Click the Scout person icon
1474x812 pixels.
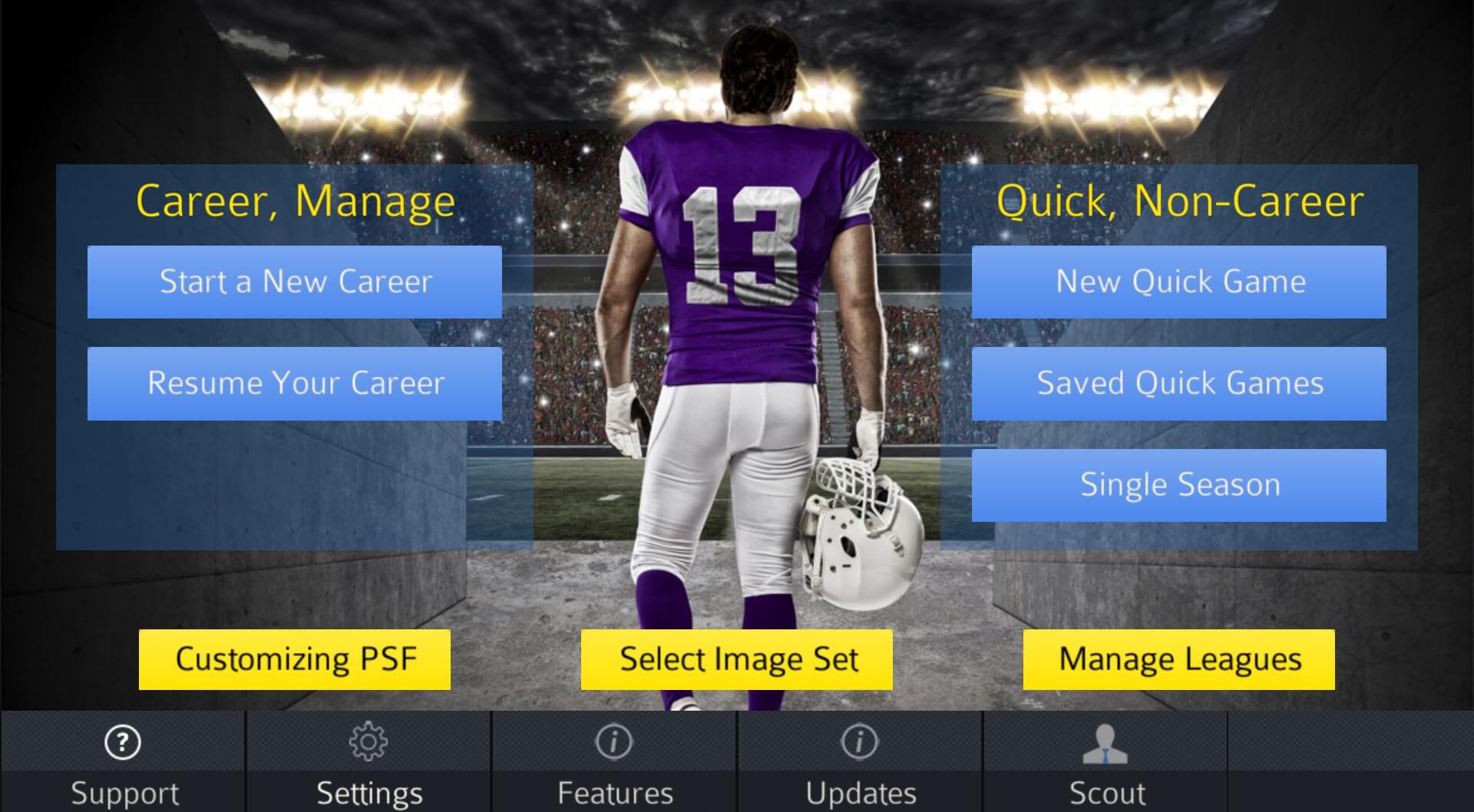point(1104,743)
